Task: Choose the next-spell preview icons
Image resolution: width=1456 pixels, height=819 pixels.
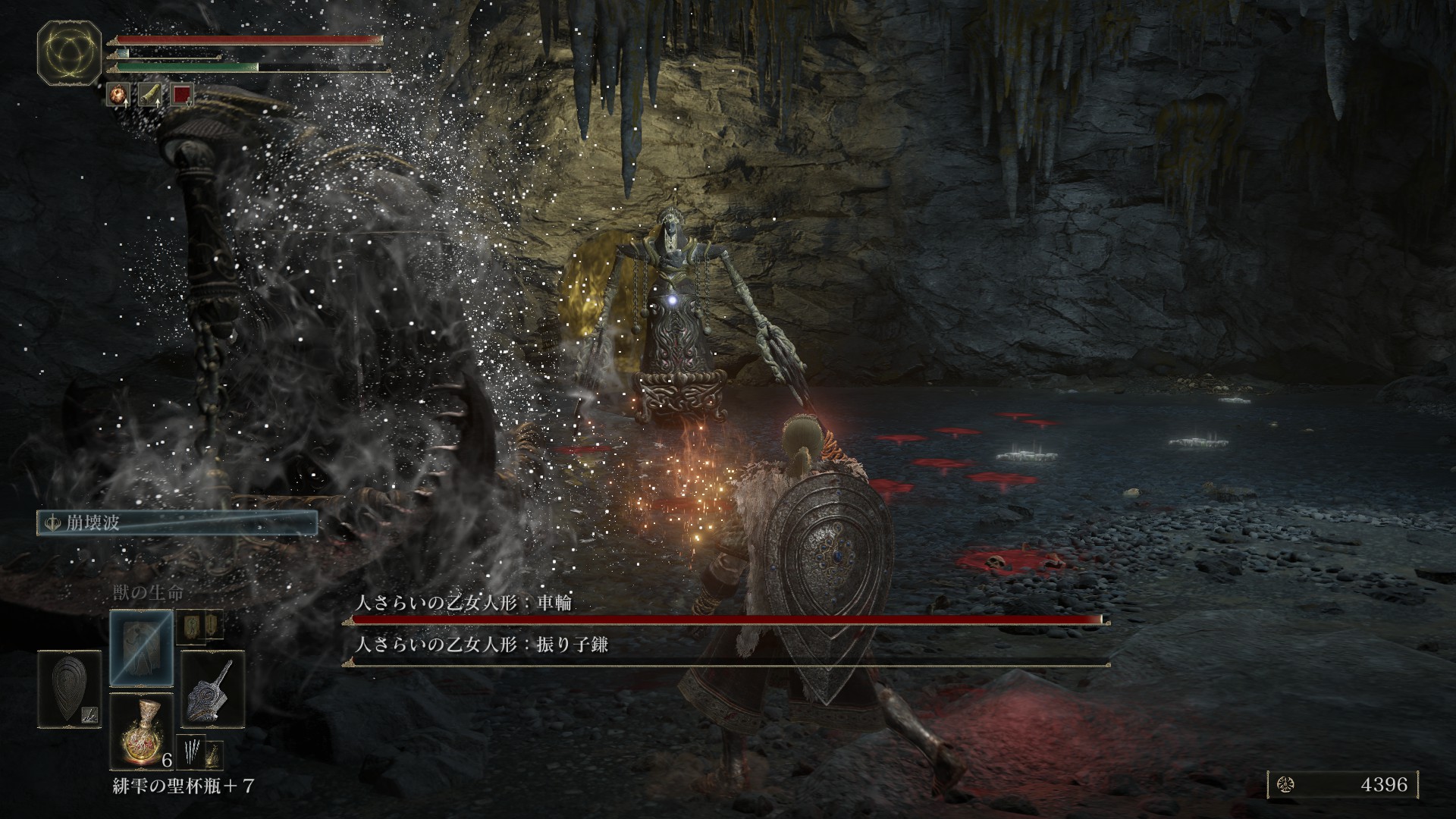Action: 199,624
